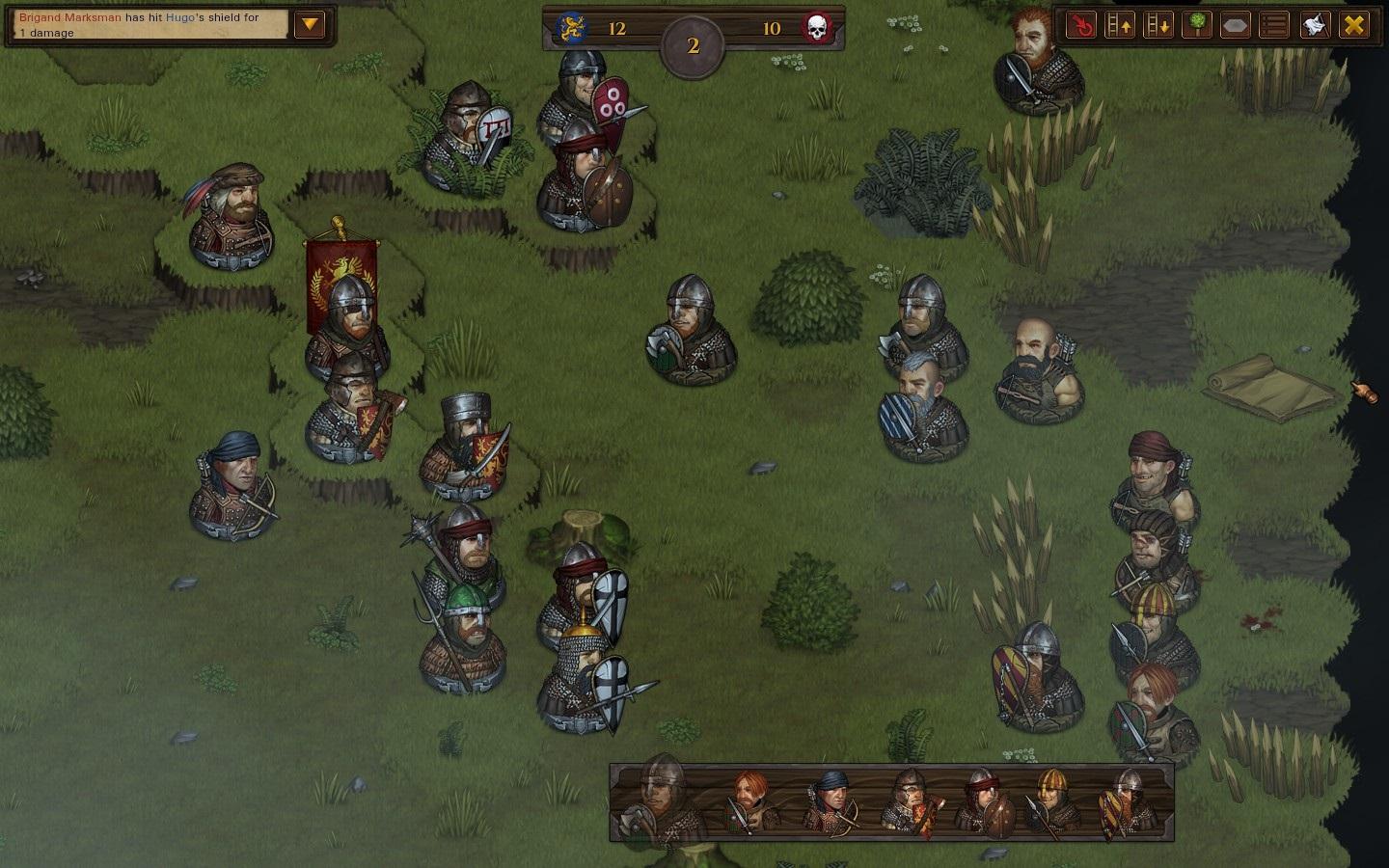This screenshot has width=1389, height=868.
Task: Select the red-and-gold shield portrait in turn order
Action: point(909,801)
